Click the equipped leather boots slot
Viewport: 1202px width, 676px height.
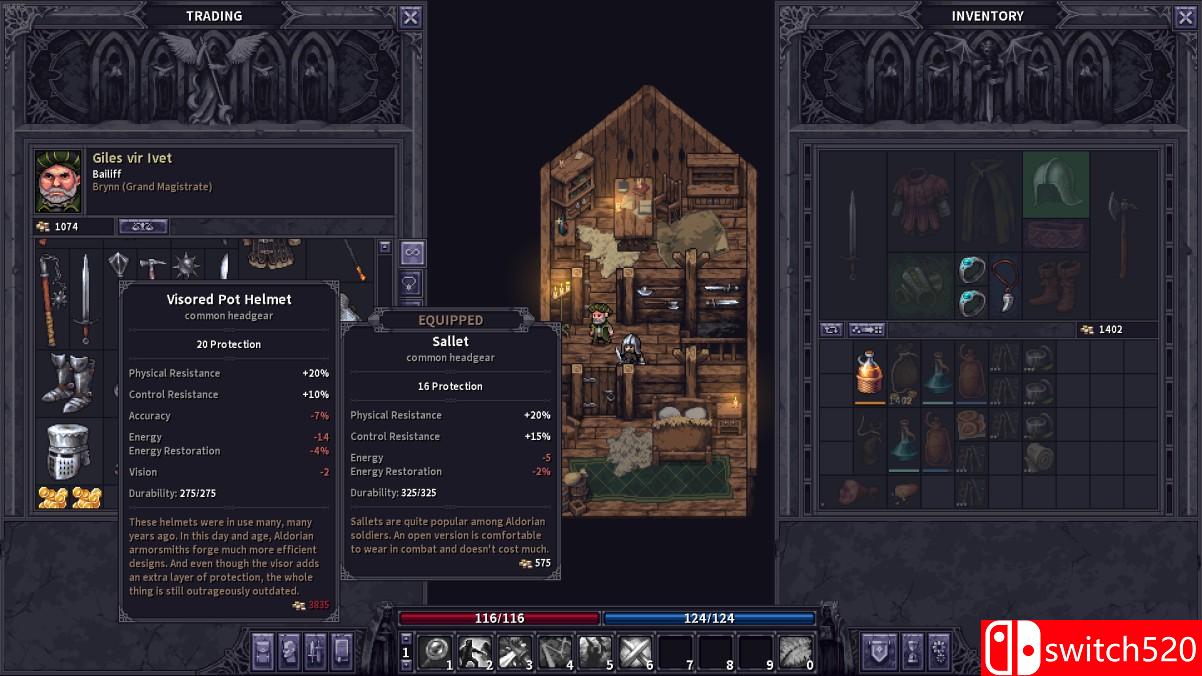click(x=1055, y=283)
